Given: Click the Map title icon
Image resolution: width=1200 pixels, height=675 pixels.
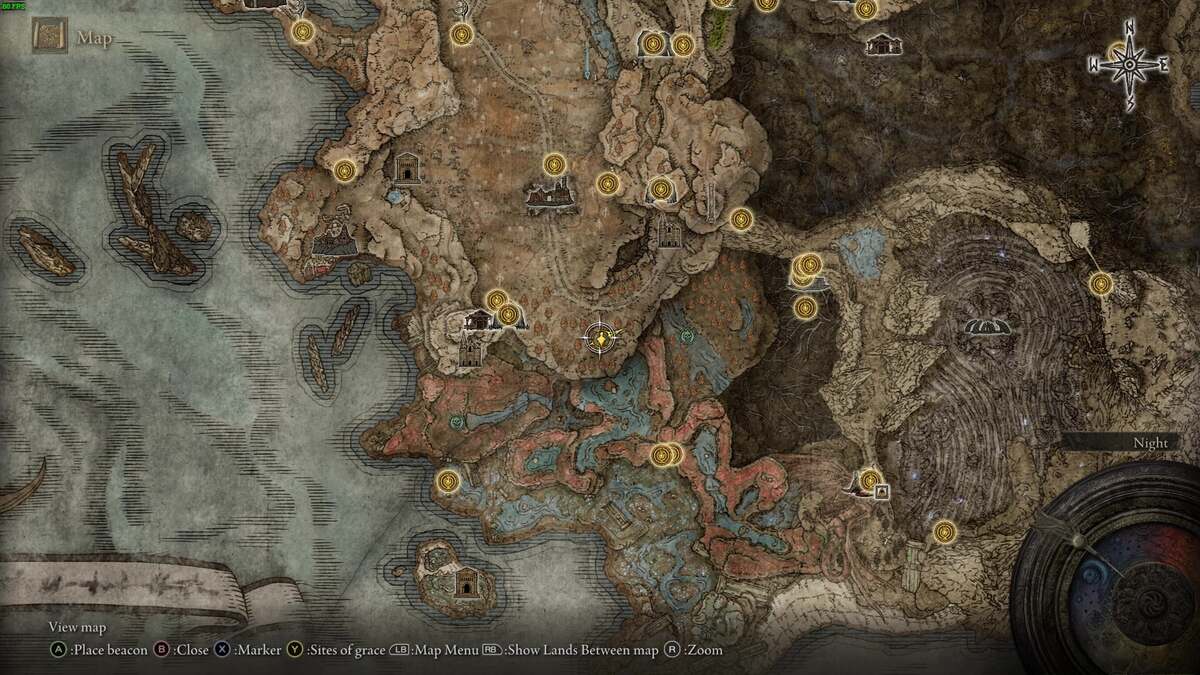Looking at the screenshot, I should (48, 38).
